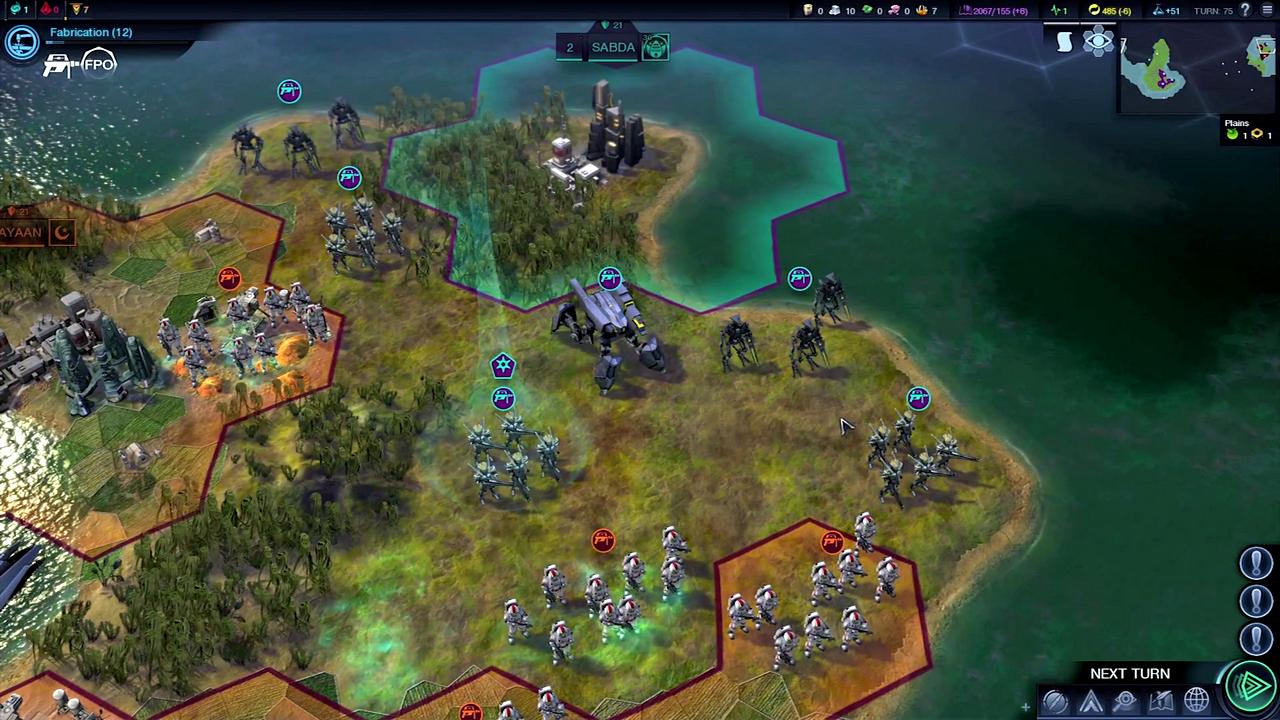Open the globe overview button
The image size is (1280, 720).
(1196, 700)
